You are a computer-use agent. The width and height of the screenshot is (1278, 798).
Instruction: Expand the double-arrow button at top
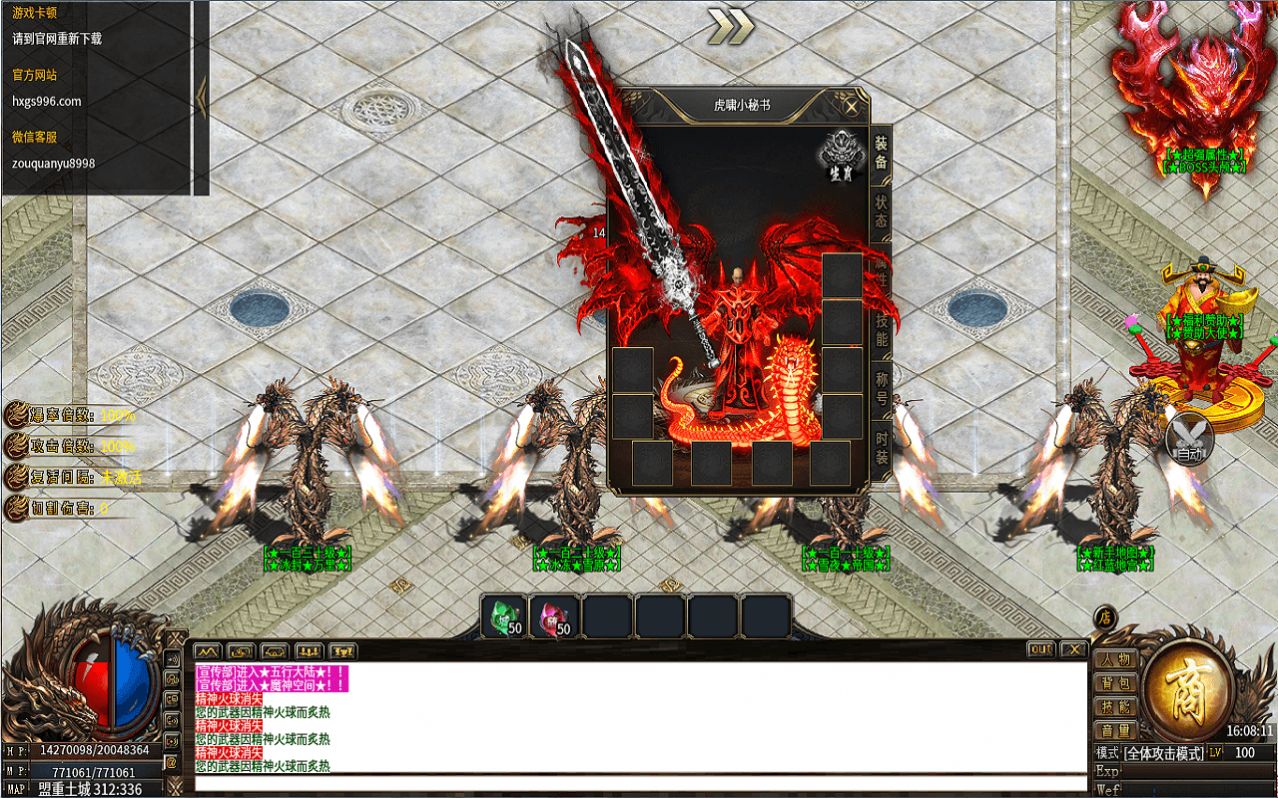tap(730, 27)
